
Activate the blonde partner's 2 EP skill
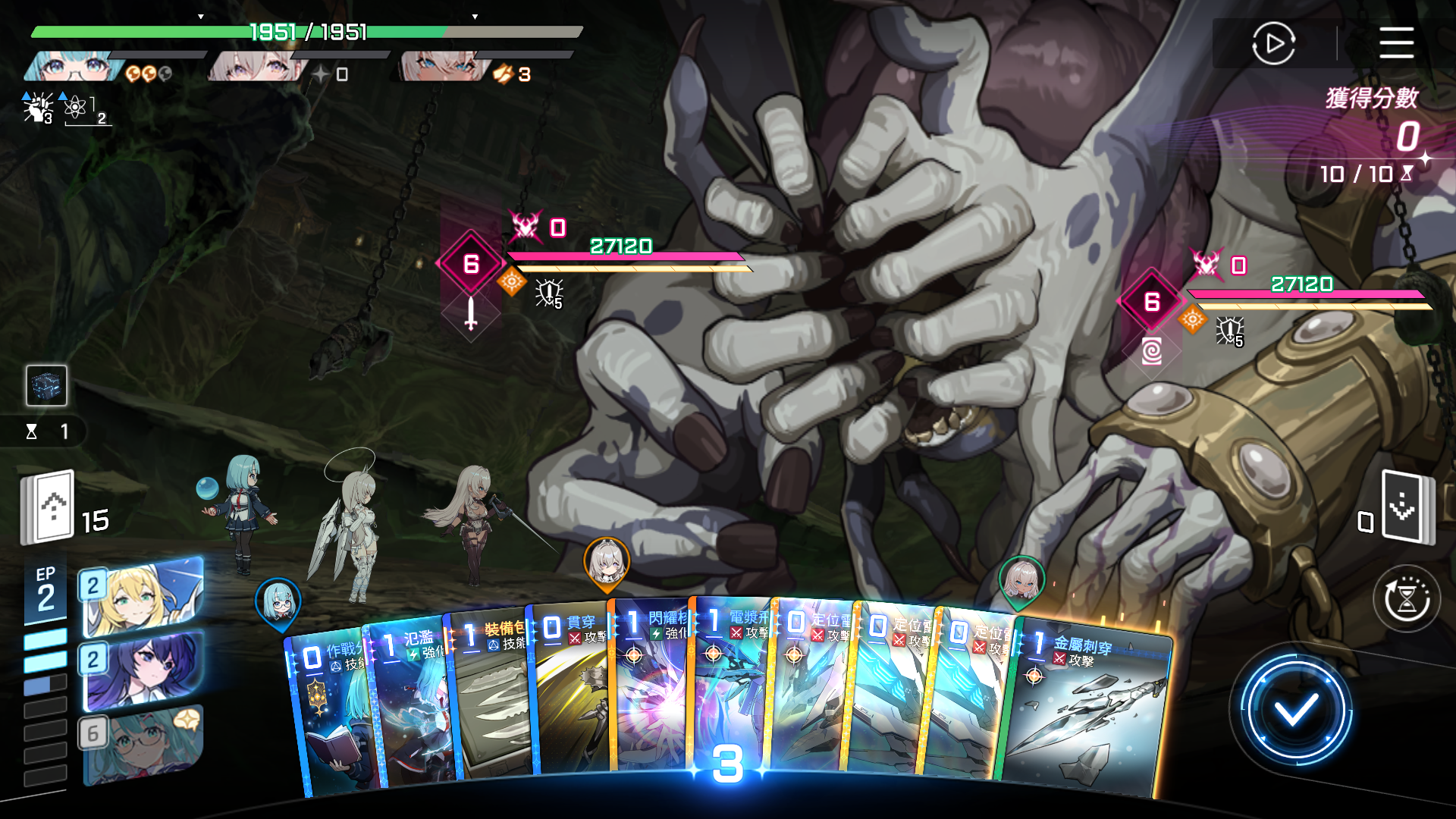click(143, 596)
